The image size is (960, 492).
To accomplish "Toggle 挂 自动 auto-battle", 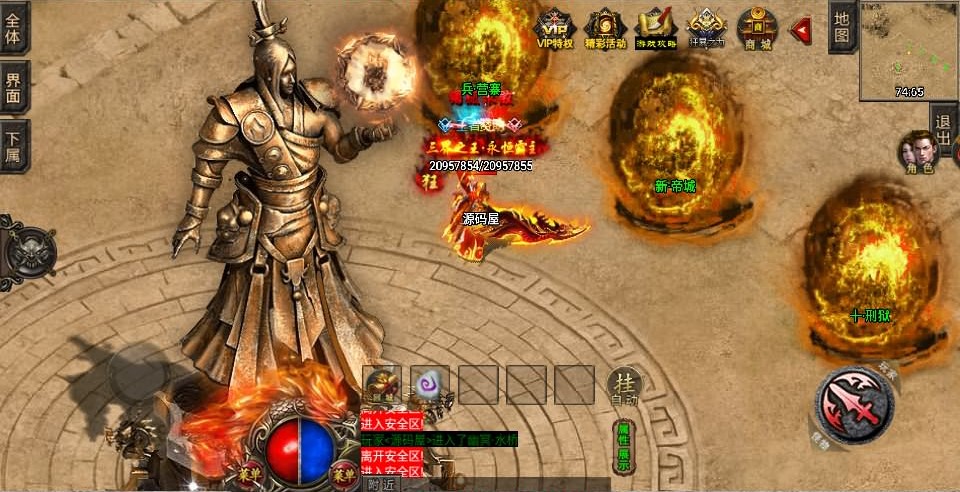I will [x=622, y=385].
